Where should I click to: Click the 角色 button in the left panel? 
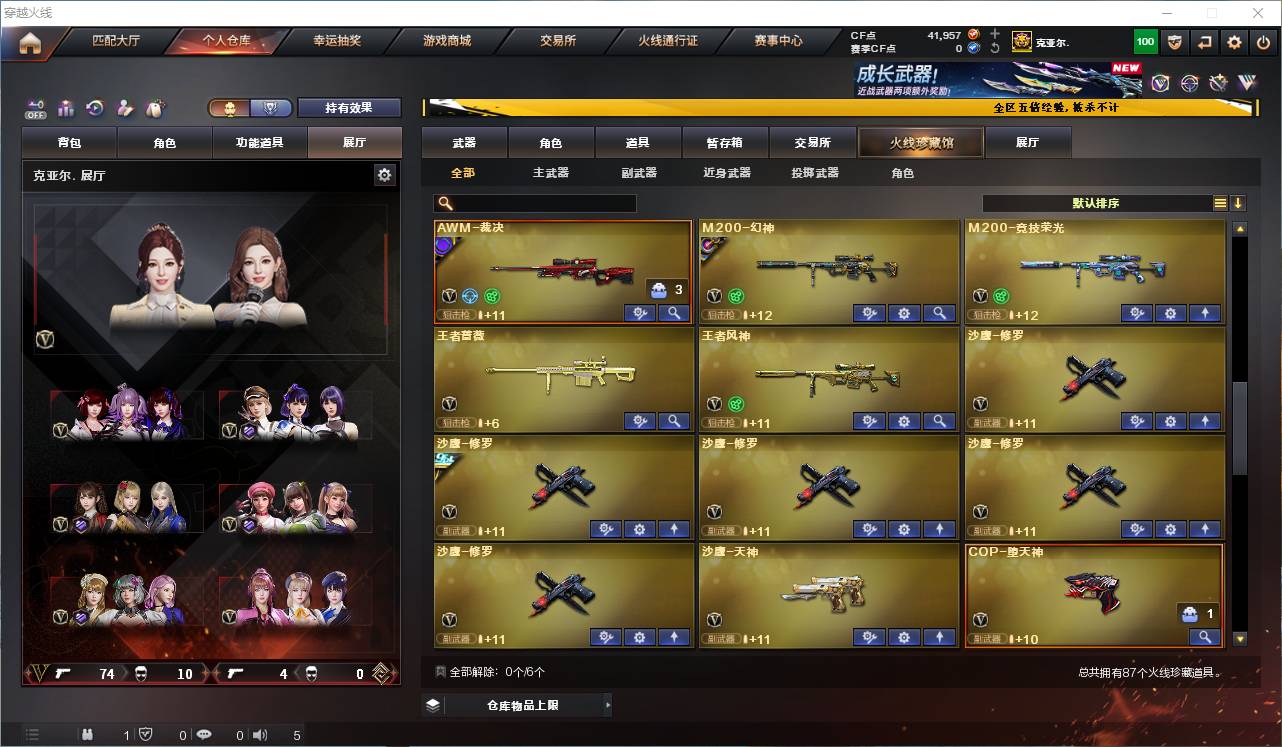pyautogui.click(x=165, y=142)
